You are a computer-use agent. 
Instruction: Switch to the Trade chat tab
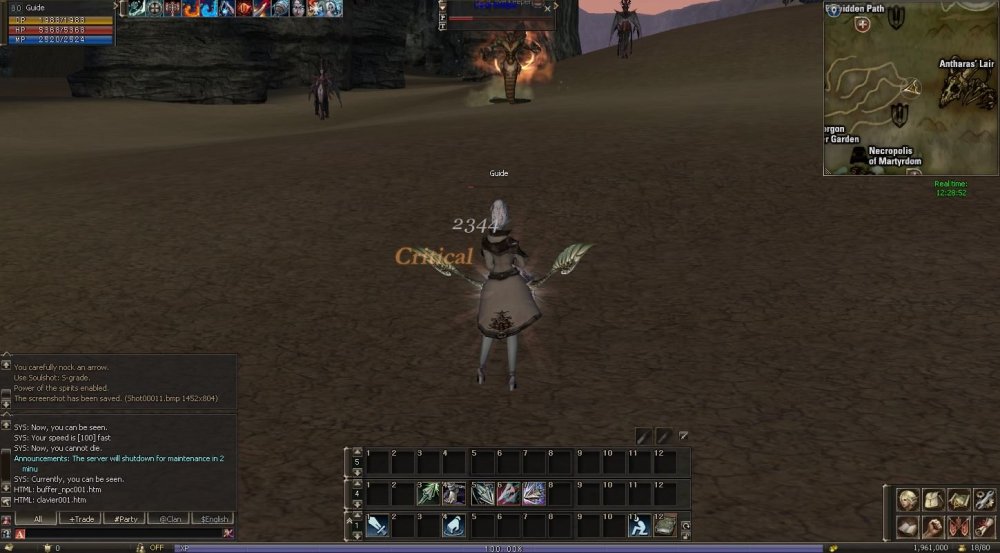[x=80, y=519]
